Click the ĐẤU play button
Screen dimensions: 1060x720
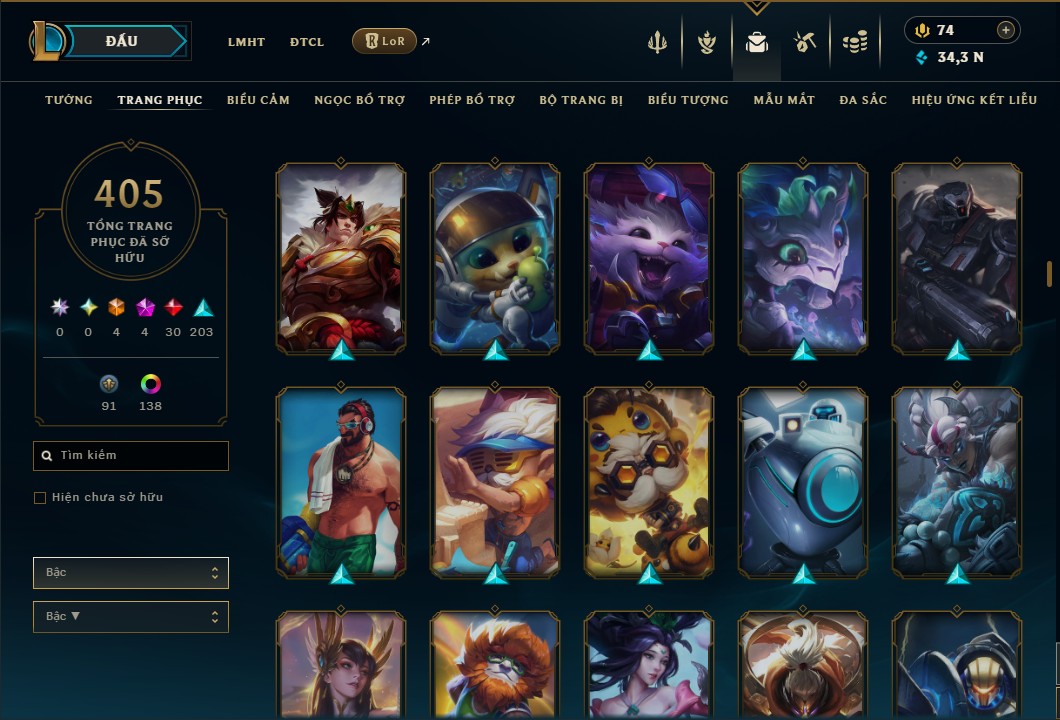tap(120, 41)
